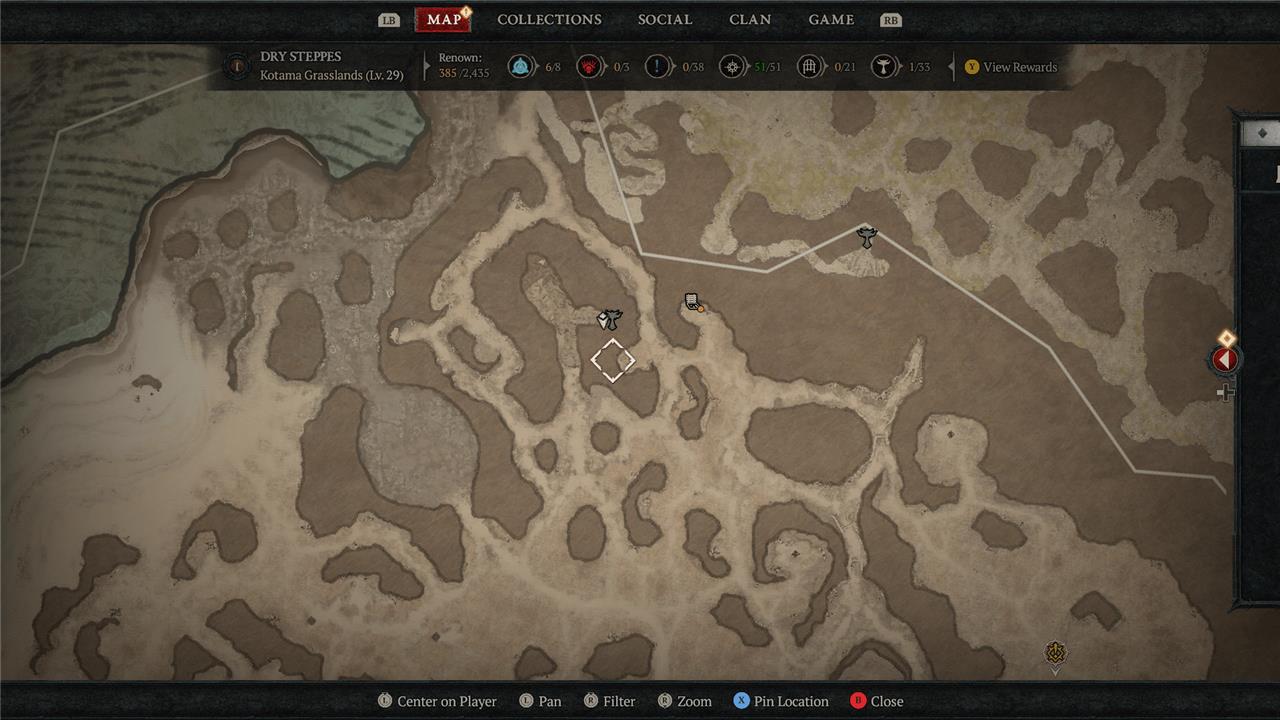Select the Clan tab
The height and width of the screenshot is (720, 1280).
point(750,20)
